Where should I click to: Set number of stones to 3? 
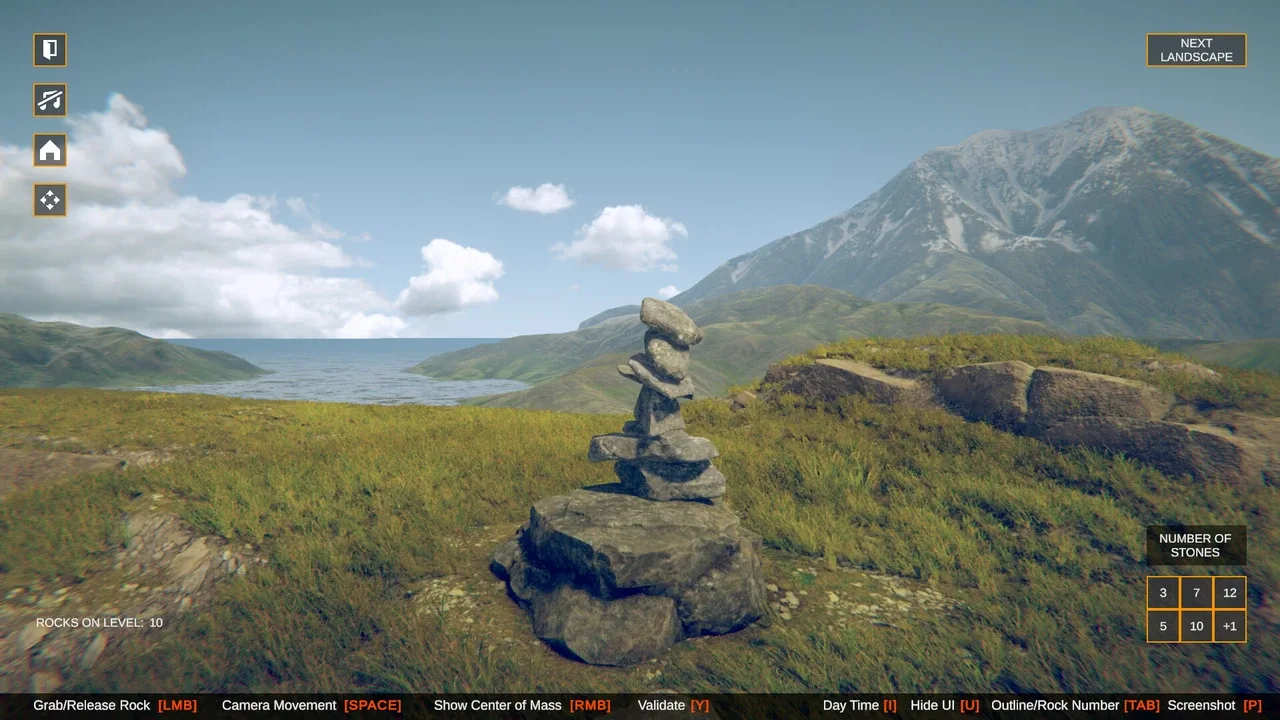1163,593
